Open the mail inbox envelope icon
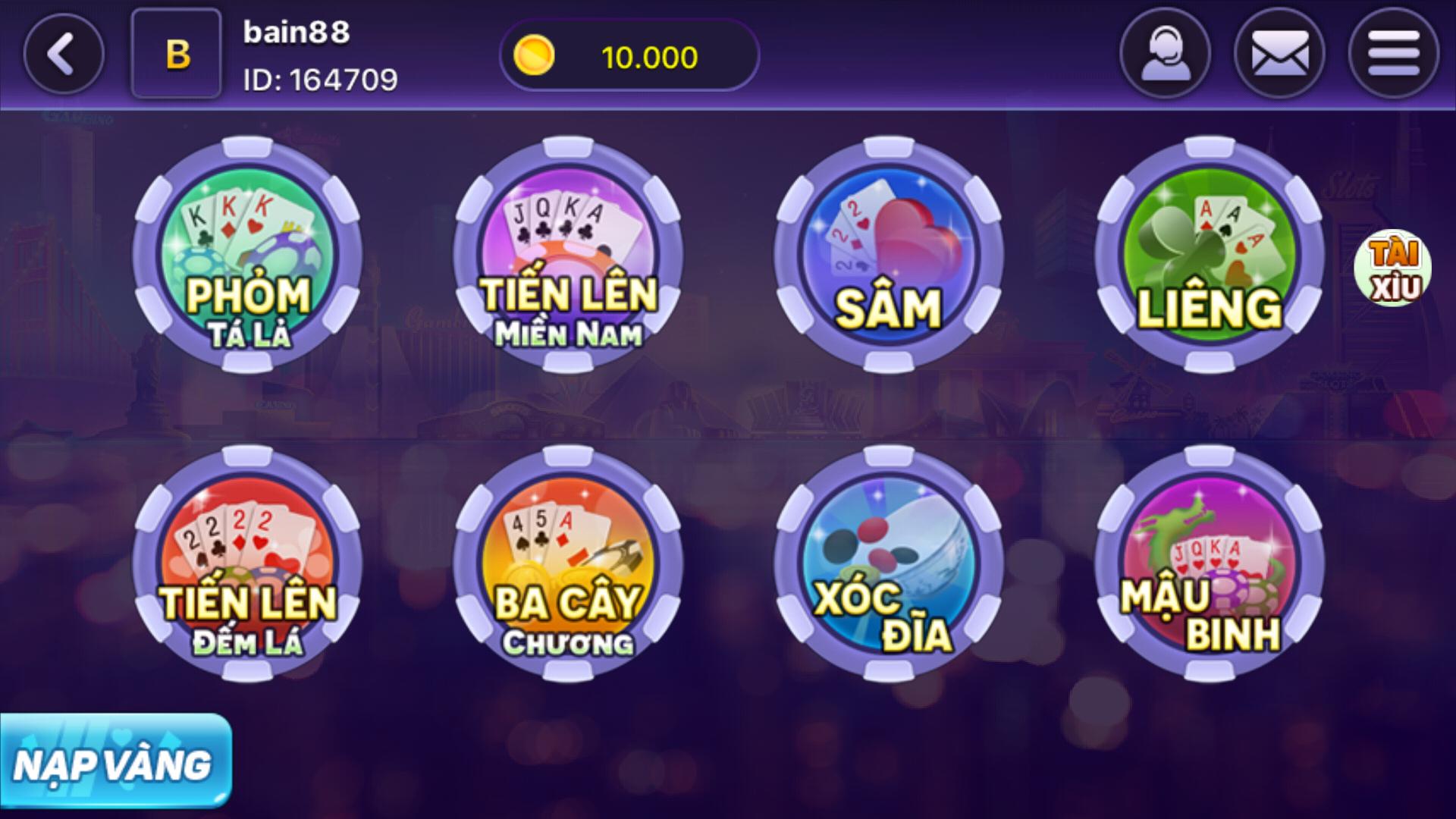The height and width of the screenshot is (819, 1456). point(1282,53)
